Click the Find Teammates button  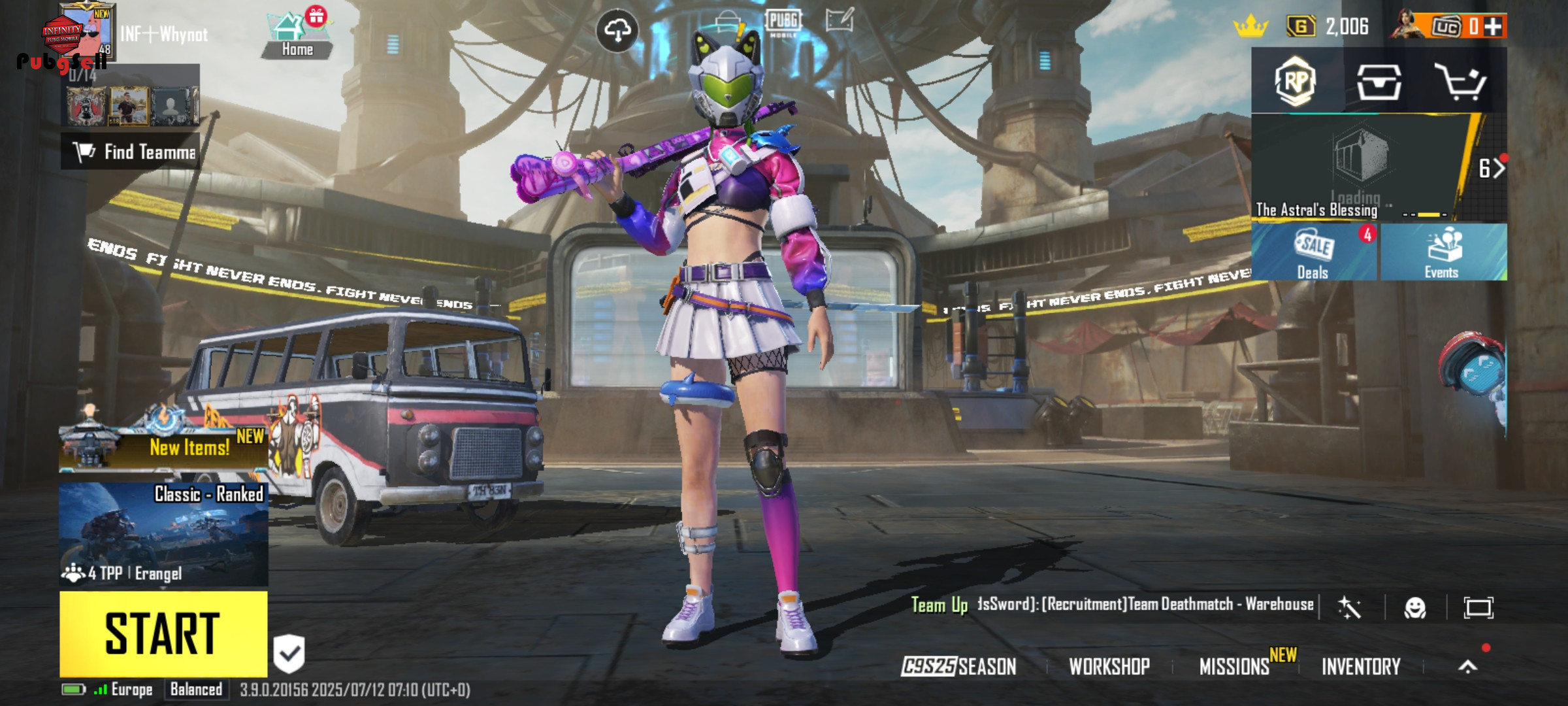pyautogui.click(x=131, y=152)
